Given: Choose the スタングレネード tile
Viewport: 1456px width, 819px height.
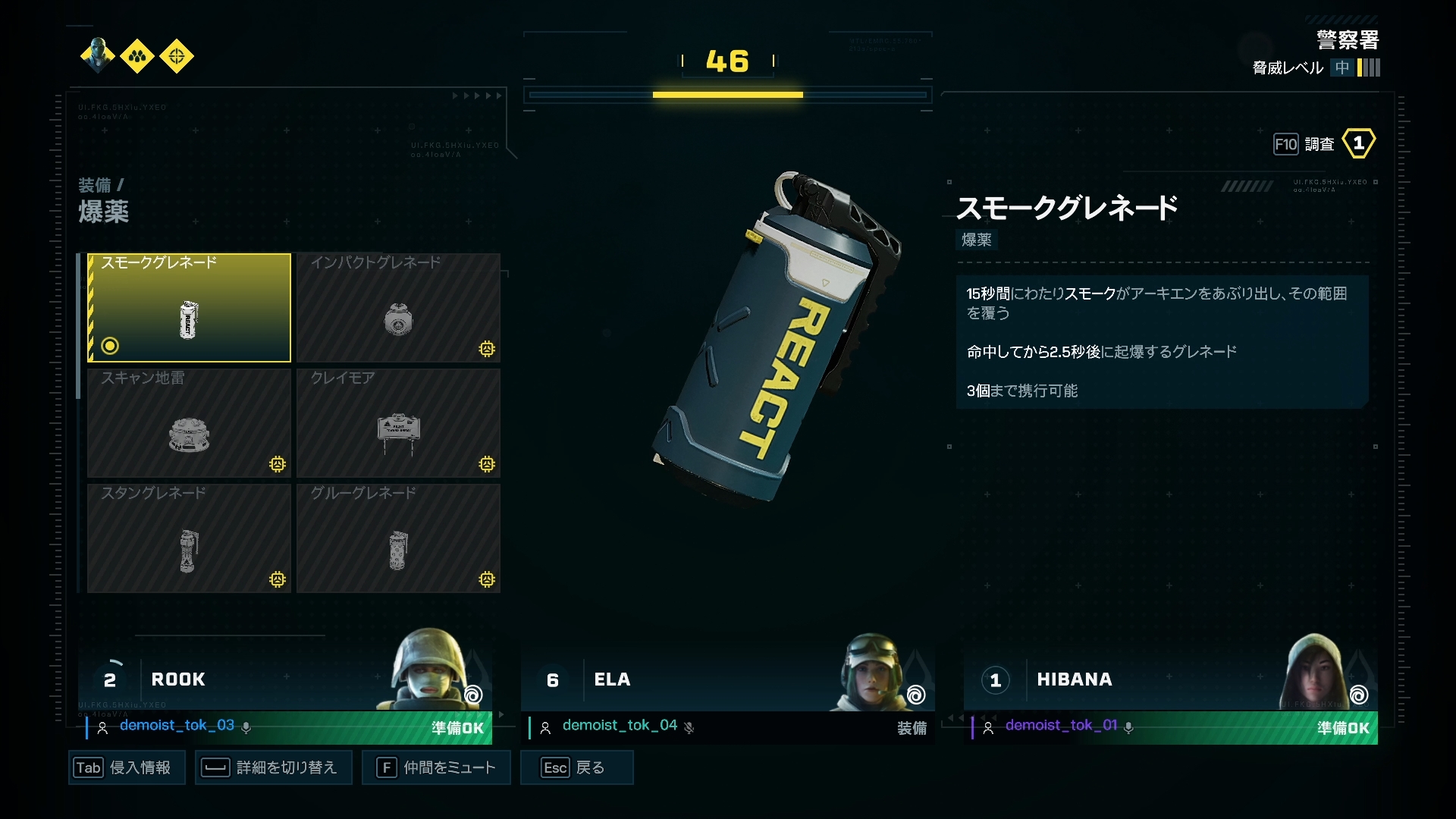Looking at the screenshot, I should 189,538.
